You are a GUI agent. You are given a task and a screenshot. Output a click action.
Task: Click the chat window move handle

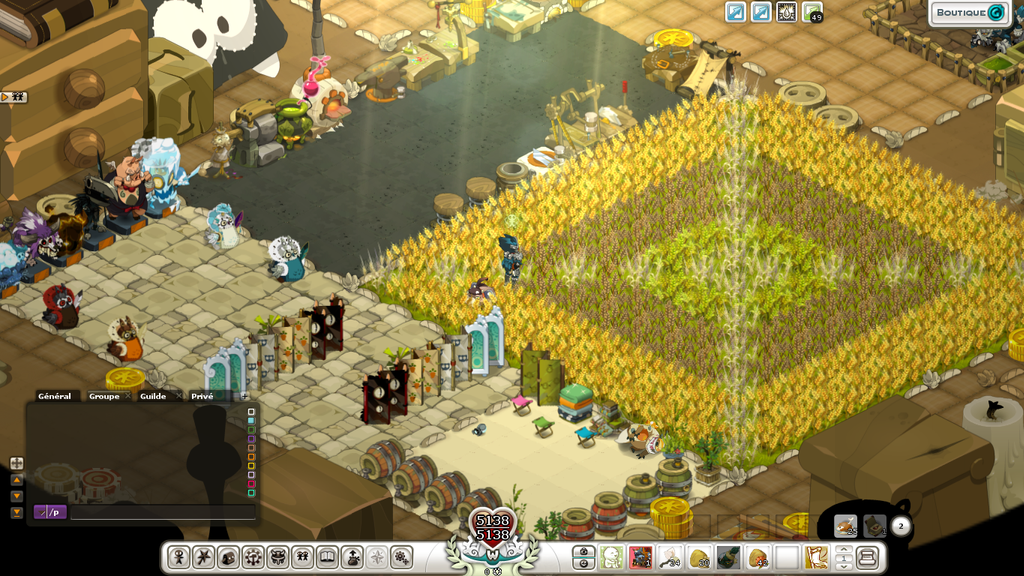[x=16, y=463]
